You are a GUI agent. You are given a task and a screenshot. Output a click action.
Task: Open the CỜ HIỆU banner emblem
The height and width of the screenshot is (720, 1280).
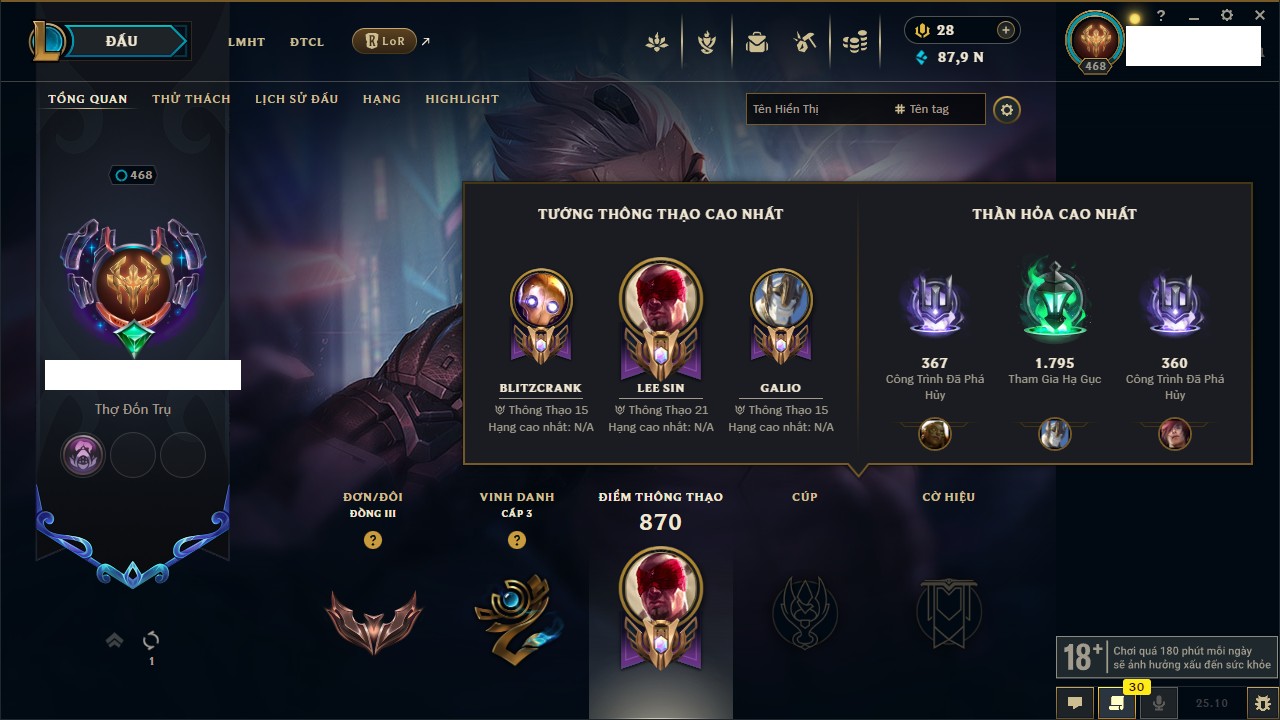[x=948, y=612]
